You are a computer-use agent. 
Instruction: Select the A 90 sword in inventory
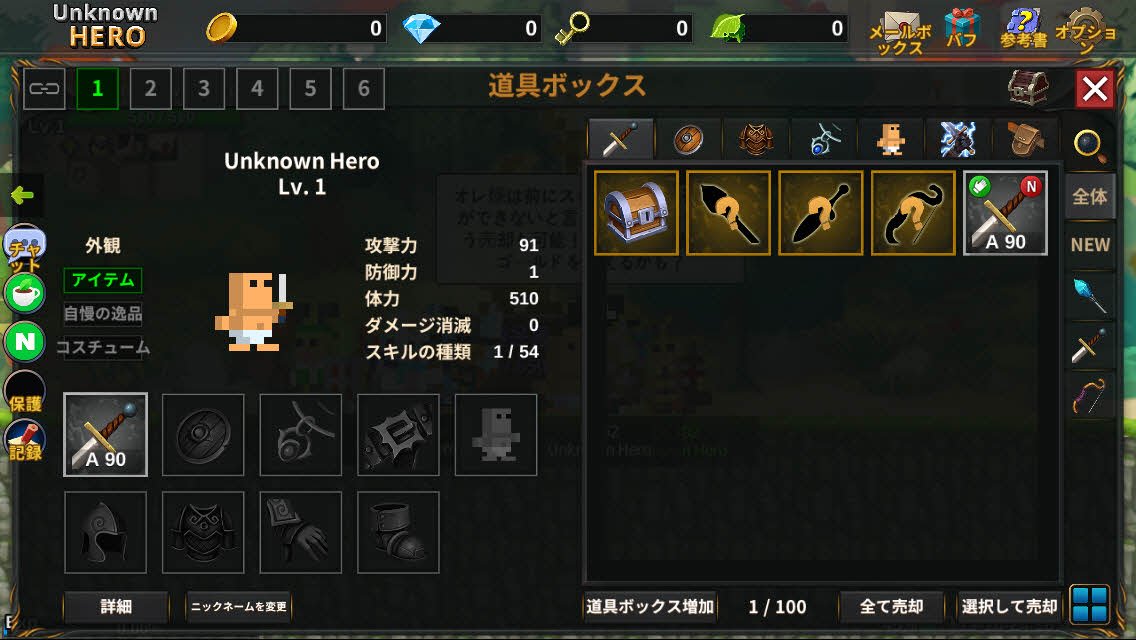tap(1005, 213)
